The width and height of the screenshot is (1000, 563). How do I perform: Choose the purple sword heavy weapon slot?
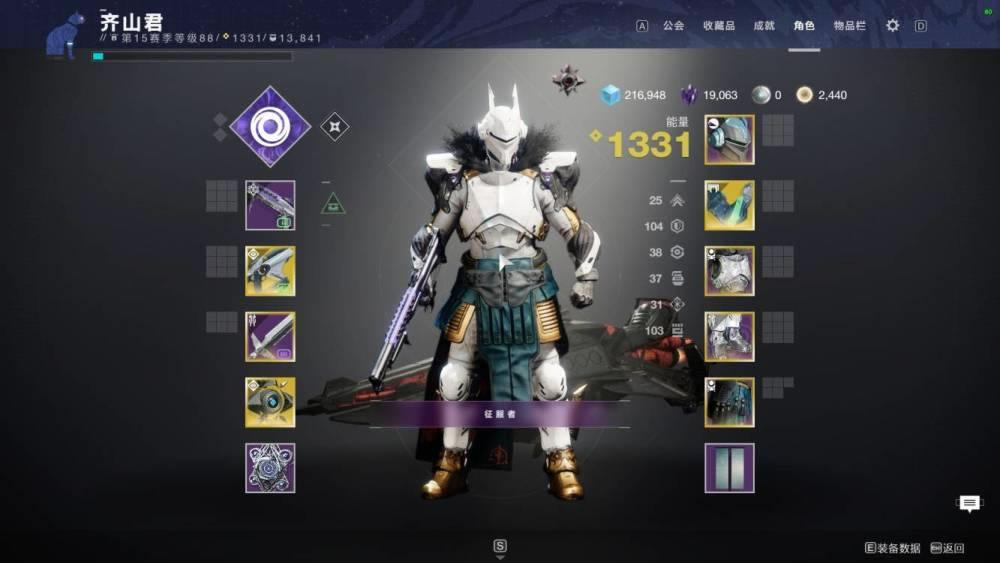pos(270,336)
